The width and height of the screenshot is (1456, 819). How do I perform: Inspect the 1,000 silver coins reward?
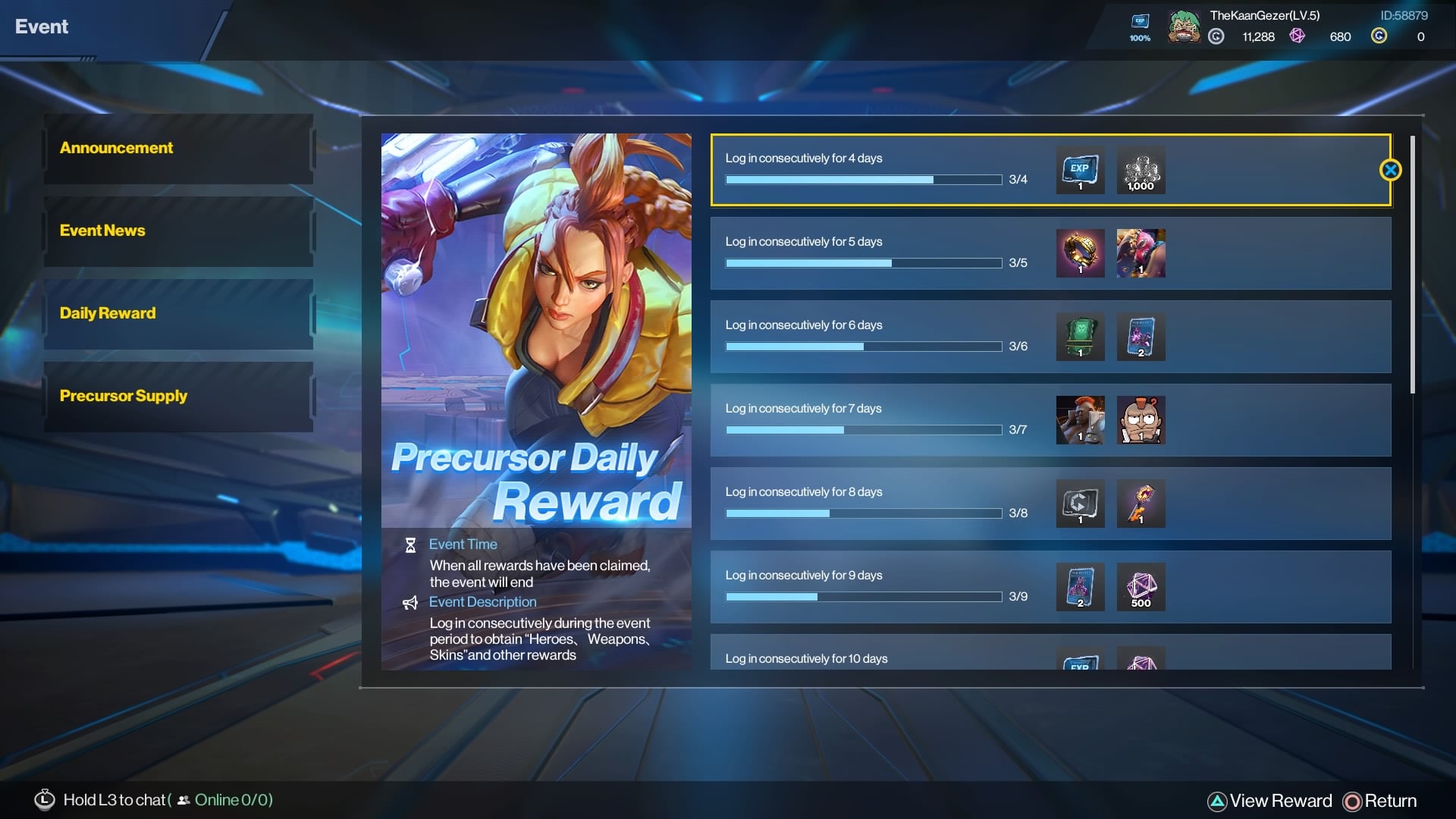[x=1141, y=170]
